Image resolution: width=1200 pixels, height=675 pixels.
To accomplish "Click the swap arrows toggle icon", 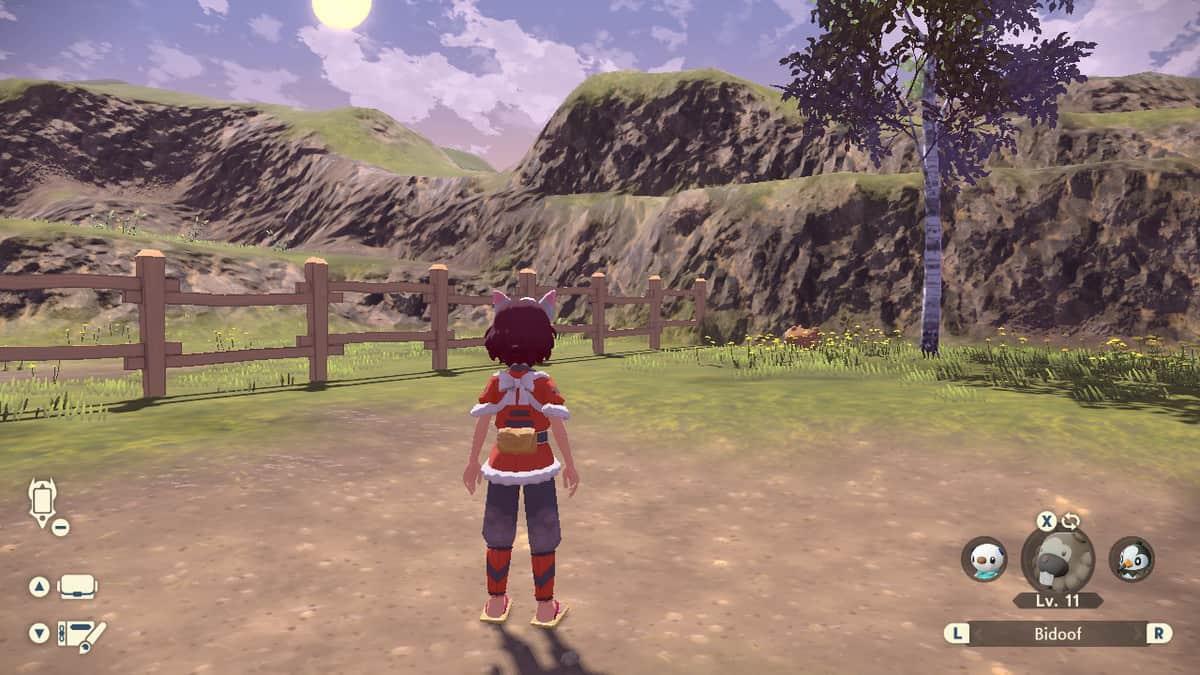I will (x=1070, y=520).
